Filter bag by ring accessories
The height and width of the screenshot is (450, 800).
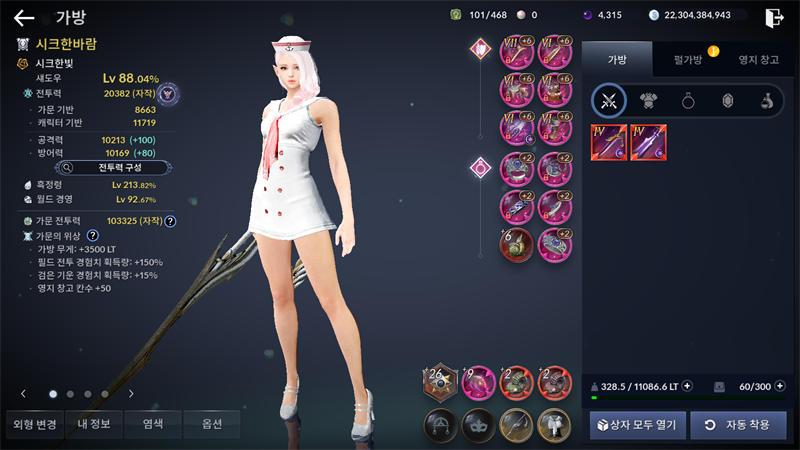[x=688, y=100]
